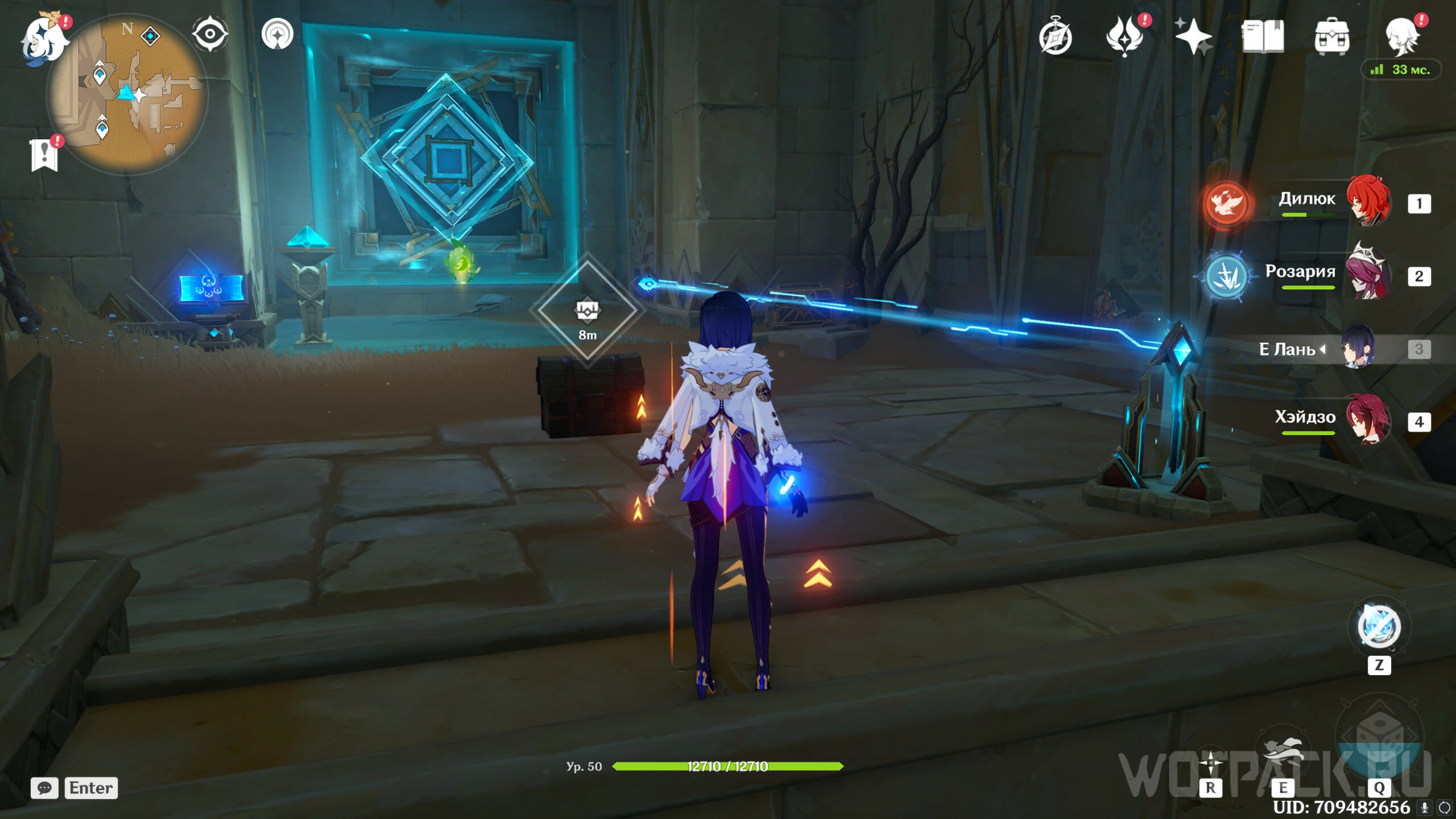Viewport: 1456px width, 819px height.
Task: Open the circular minimap
Action: point(127,94)
